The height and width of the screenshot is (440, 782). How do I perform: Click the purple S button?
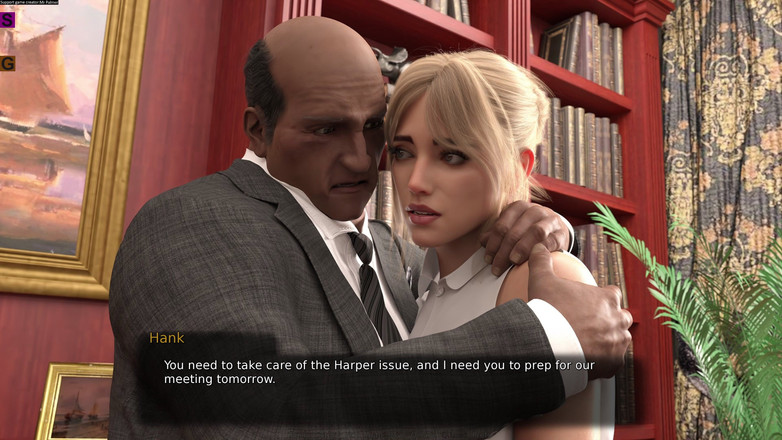tap(7, 19)
